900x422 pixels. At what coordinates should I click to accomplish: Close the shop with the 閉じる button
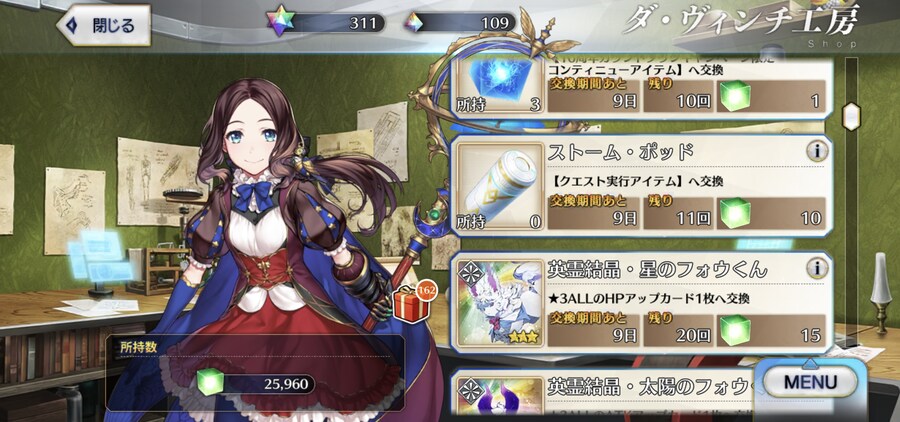click(x=104, y=25)
